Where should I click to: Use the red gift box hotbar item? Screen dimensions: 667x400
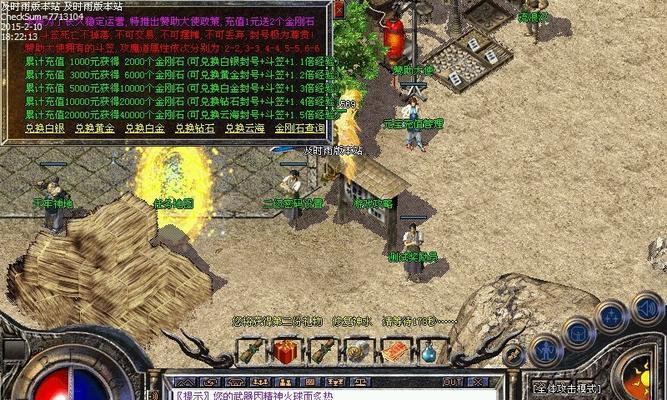(x=287, y=352)
